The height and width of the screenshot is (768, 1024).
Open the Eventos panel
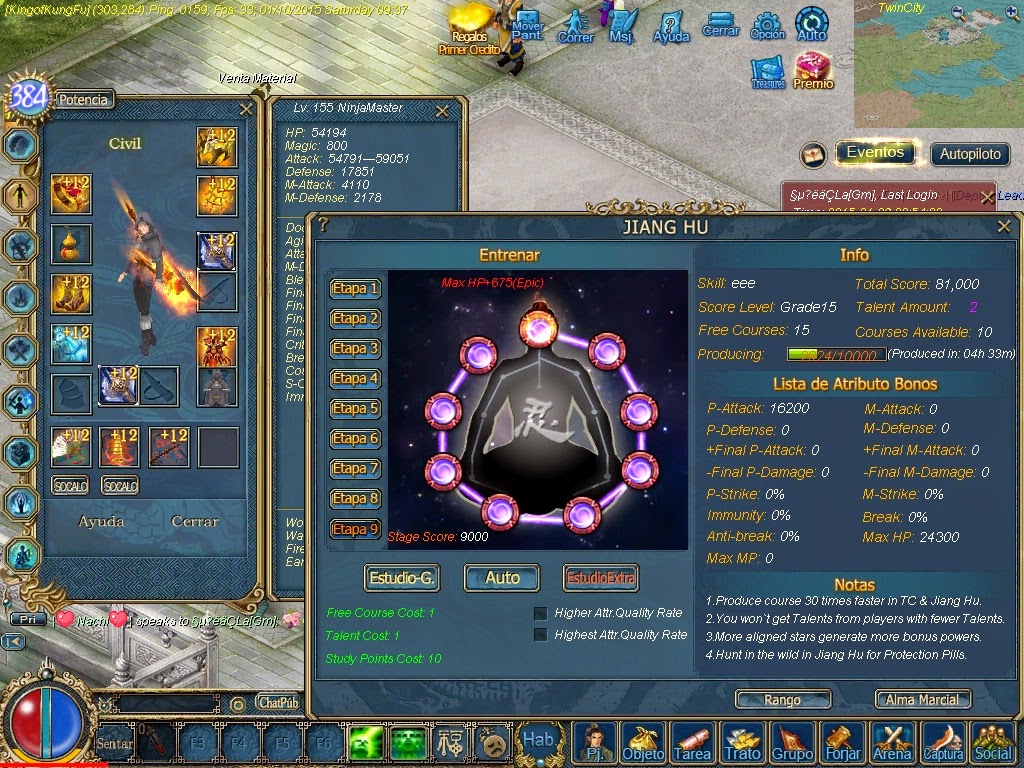click(x=875, y=153)
